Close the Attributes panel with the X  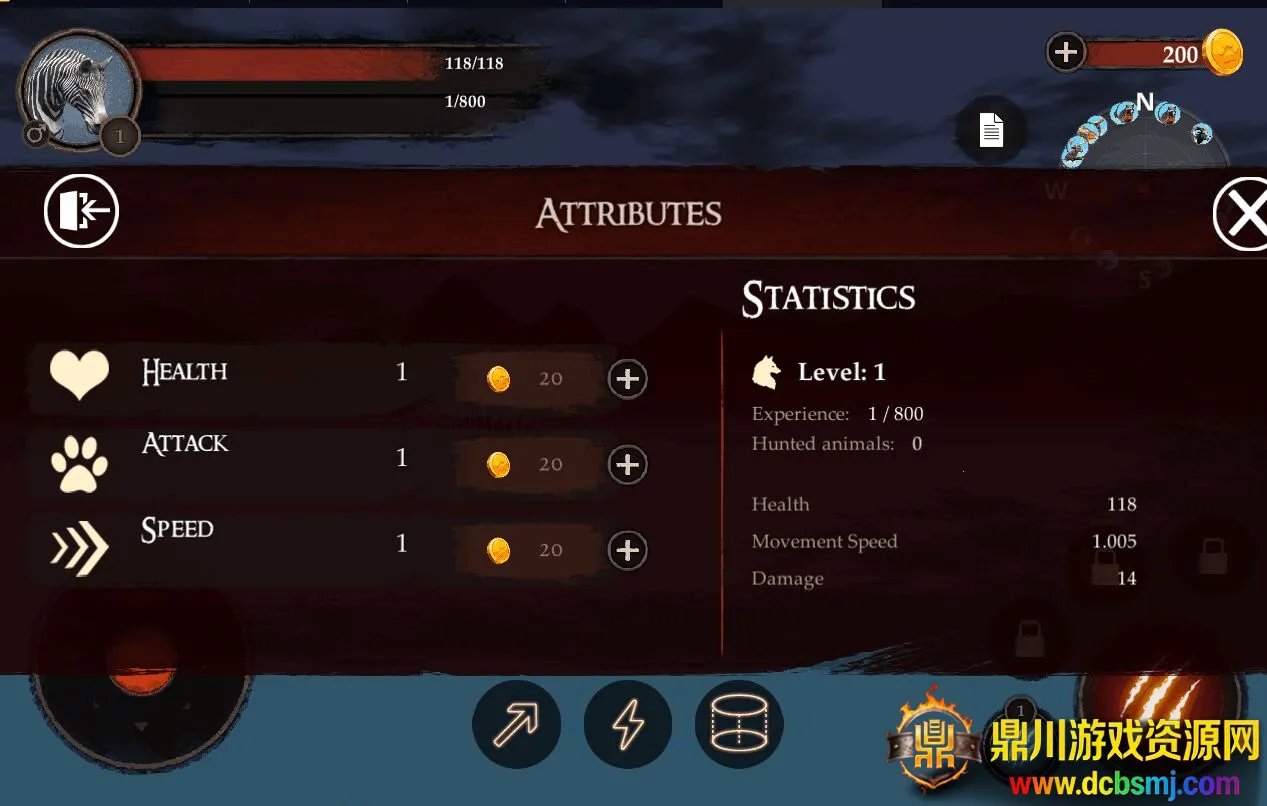click(x=1243, y=213)
